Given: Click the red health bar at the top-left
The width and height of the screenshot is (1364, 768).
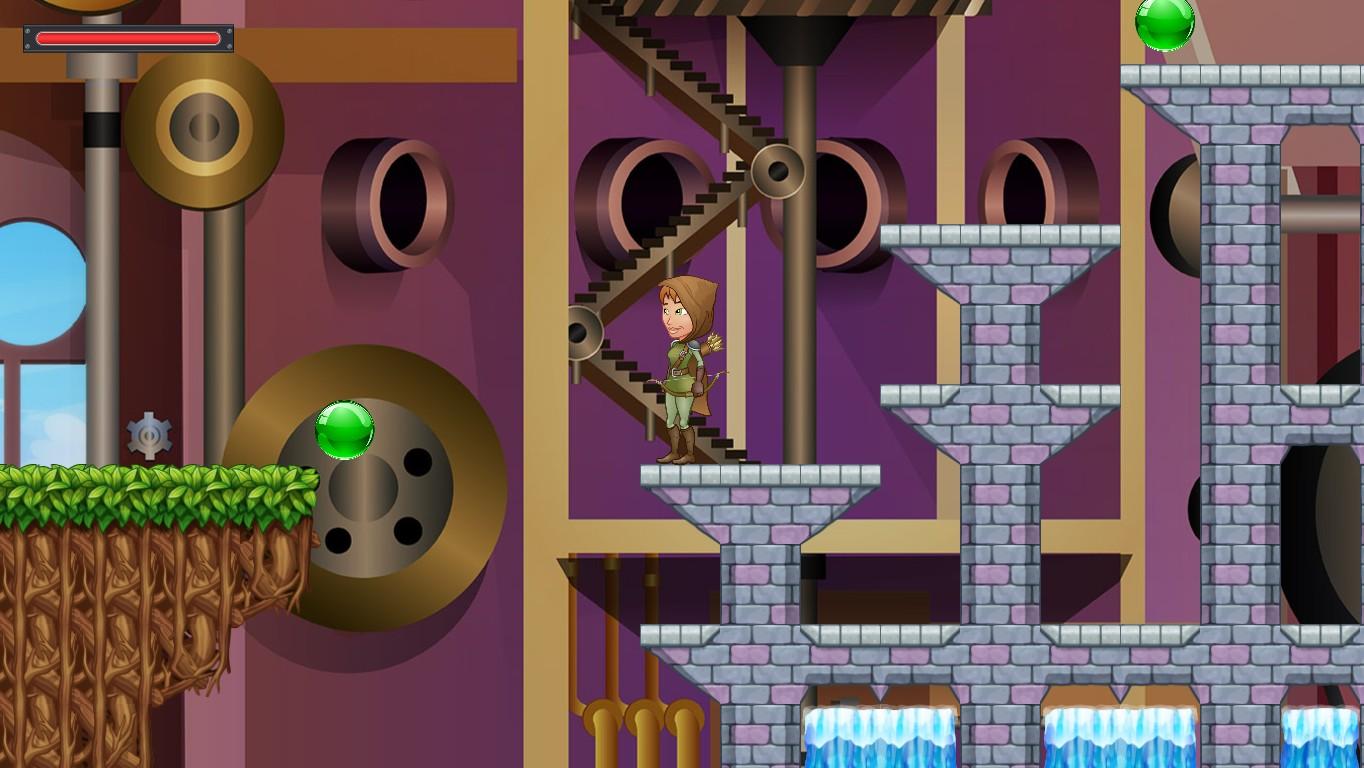Looking at the screenshot, I should click(x=127, y=38).
